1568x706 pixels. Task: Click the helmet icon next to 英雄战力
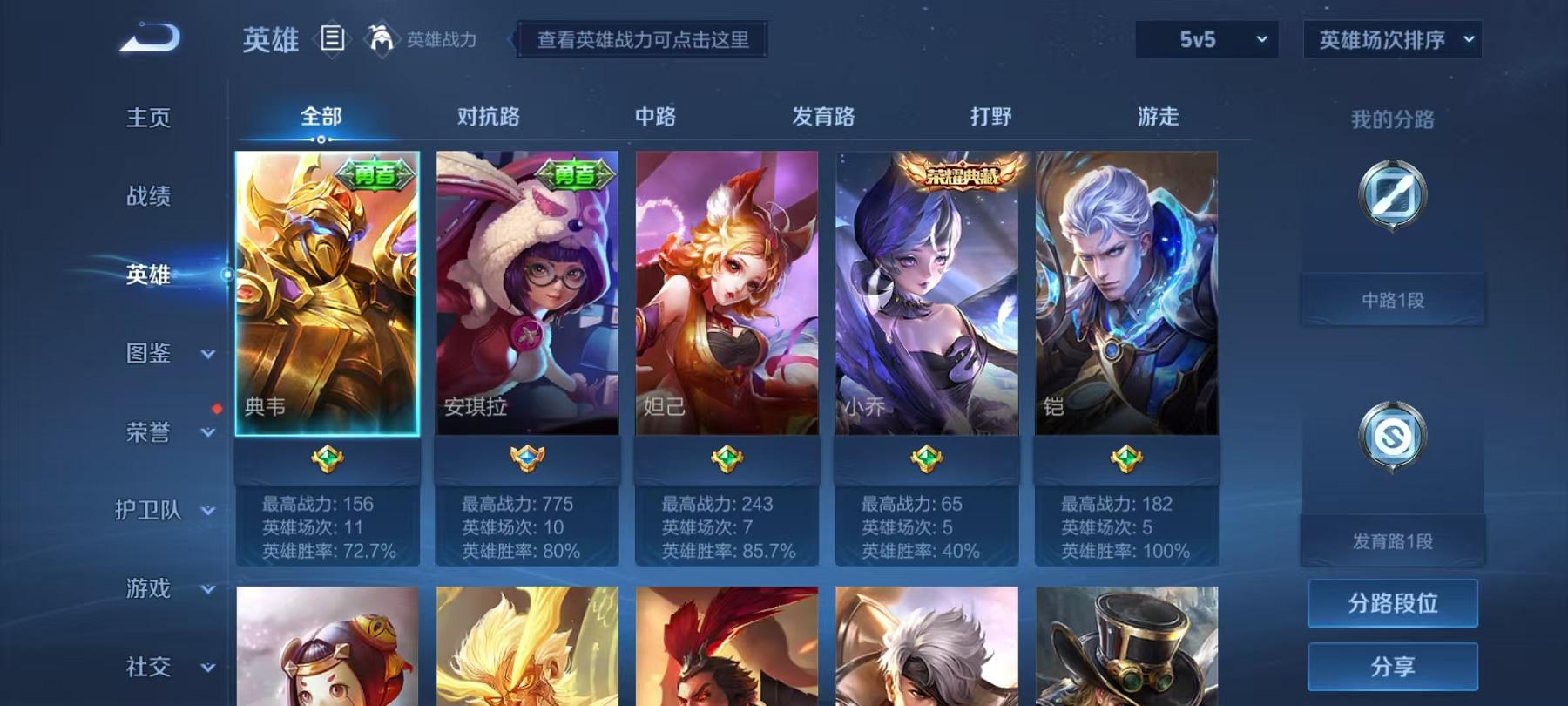point(378,37)
